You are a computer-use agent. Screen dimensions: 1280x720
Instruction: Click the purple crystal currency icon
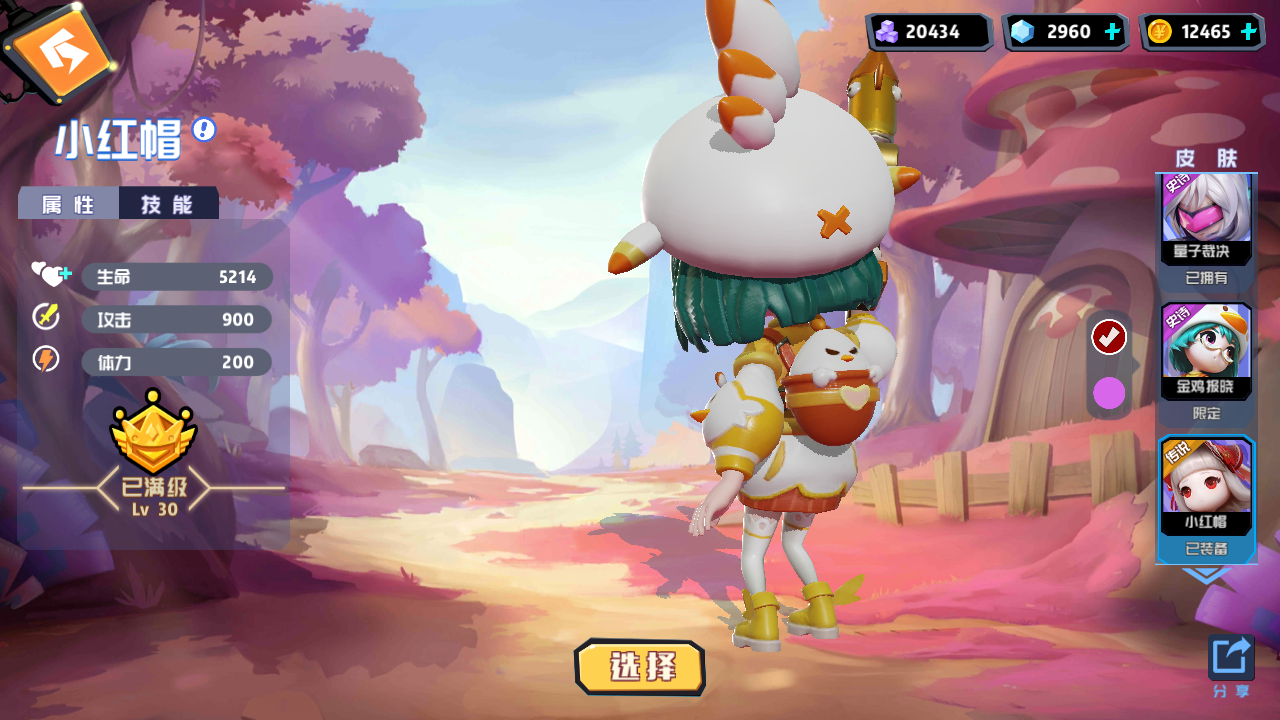tap(886, 31)
